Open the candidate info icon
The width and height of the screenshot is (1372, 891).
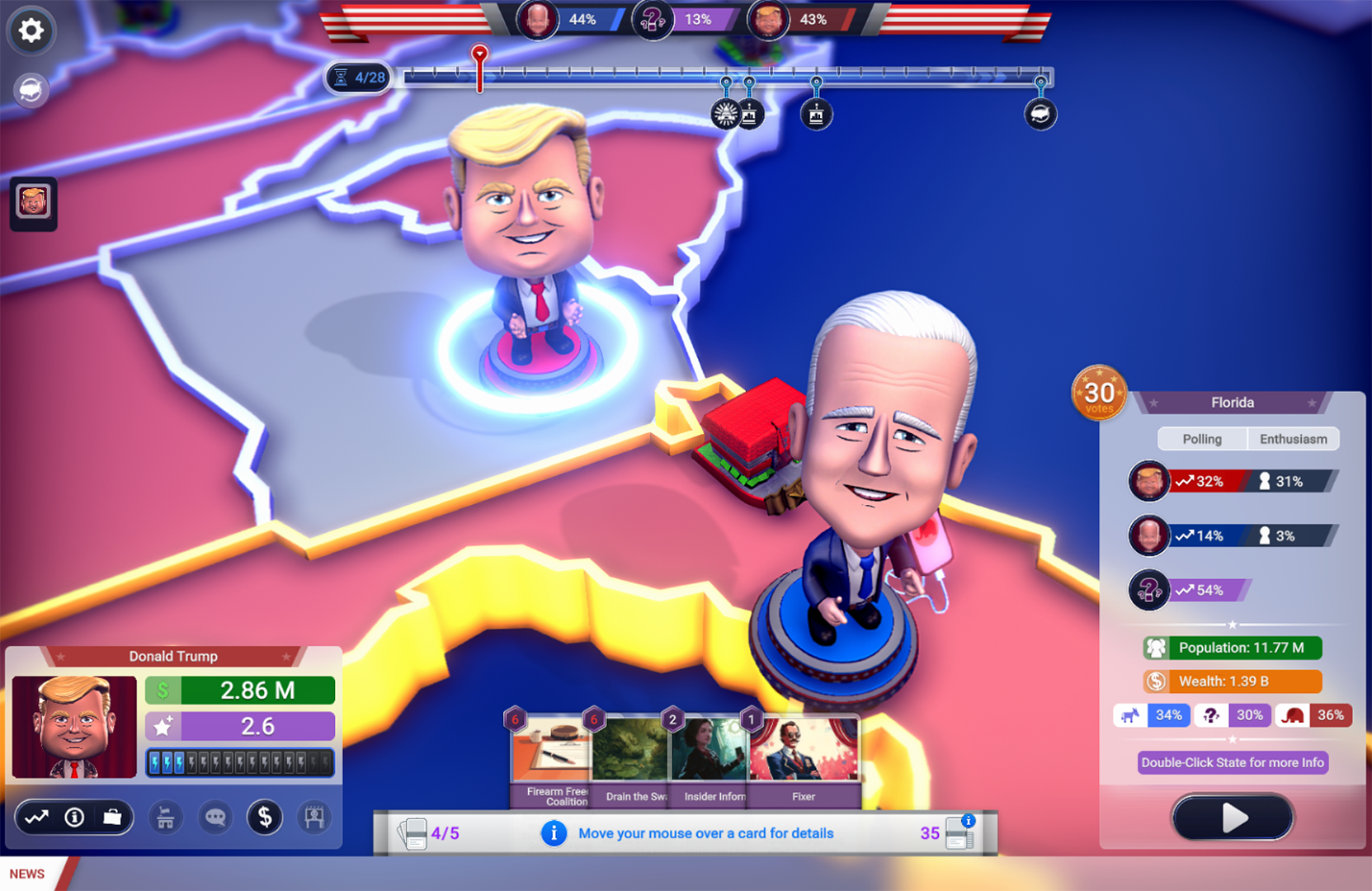pos(74,817)
